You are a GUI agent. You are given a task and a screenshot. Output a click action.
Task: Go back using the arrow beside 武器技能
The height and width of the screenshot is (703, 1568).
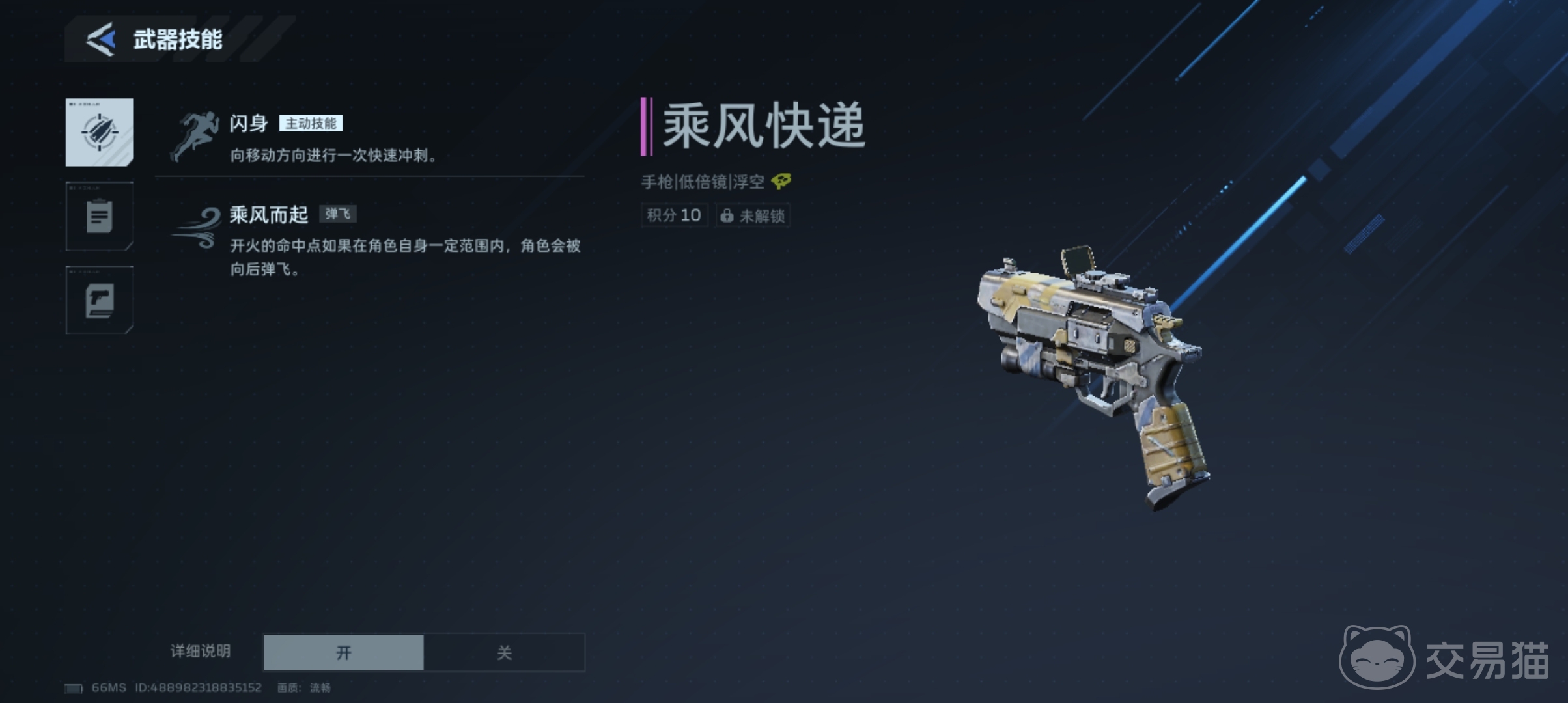tap(102, 39)
